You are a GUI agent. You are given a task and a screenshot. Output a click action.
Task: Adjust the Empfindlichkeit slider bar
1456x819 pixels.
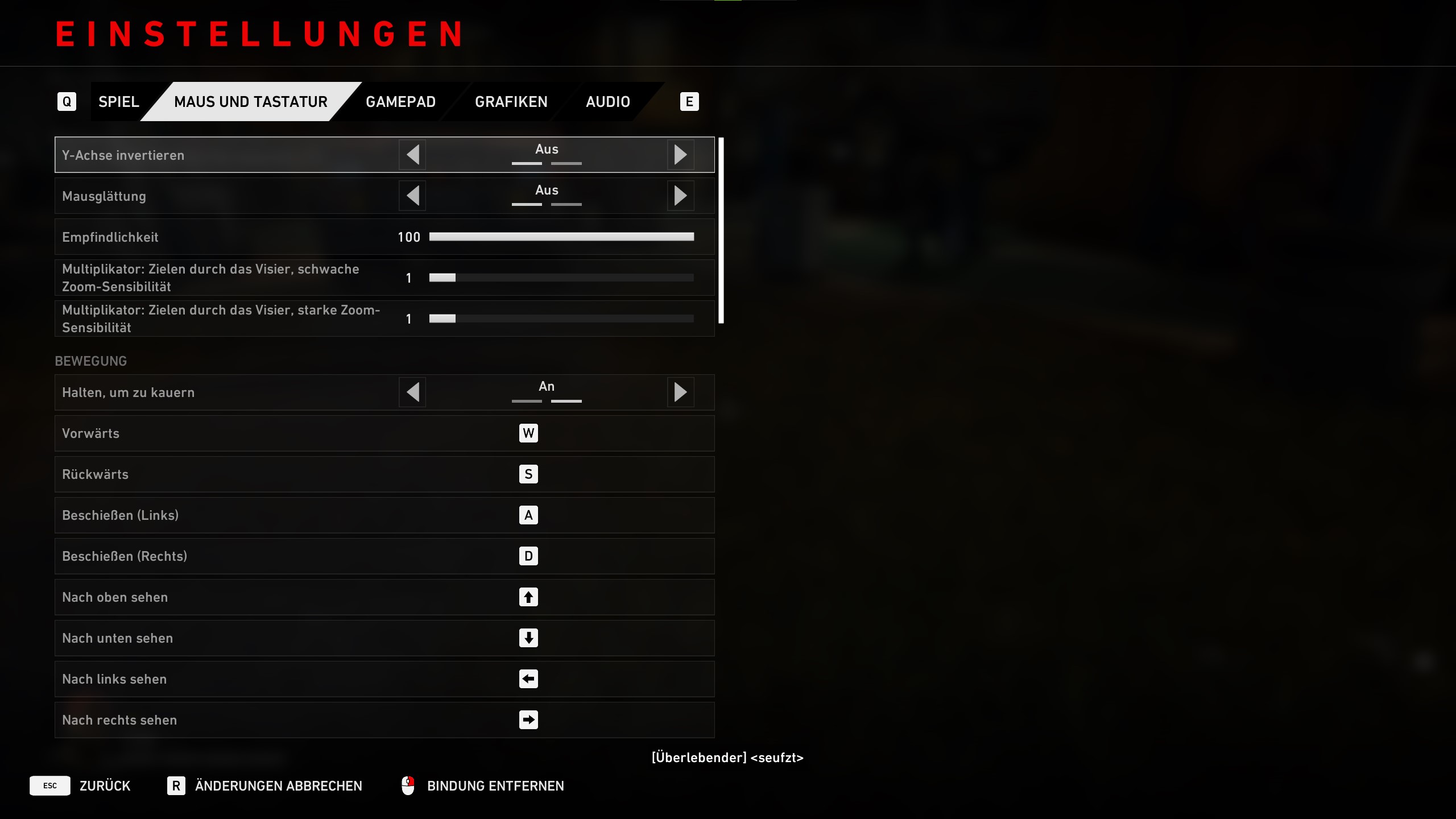561,237
